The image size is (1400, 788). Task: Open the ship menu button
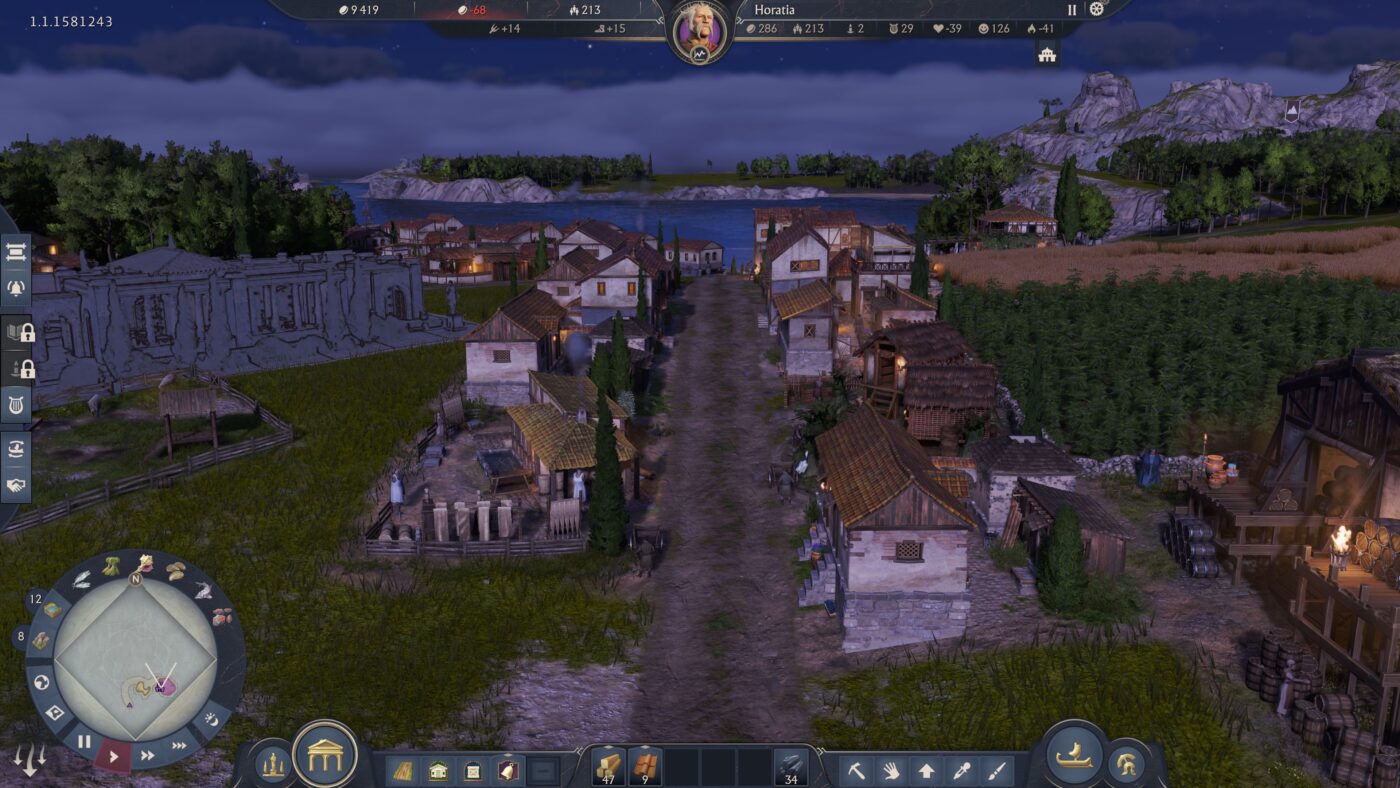click(x=1074, y=755)
